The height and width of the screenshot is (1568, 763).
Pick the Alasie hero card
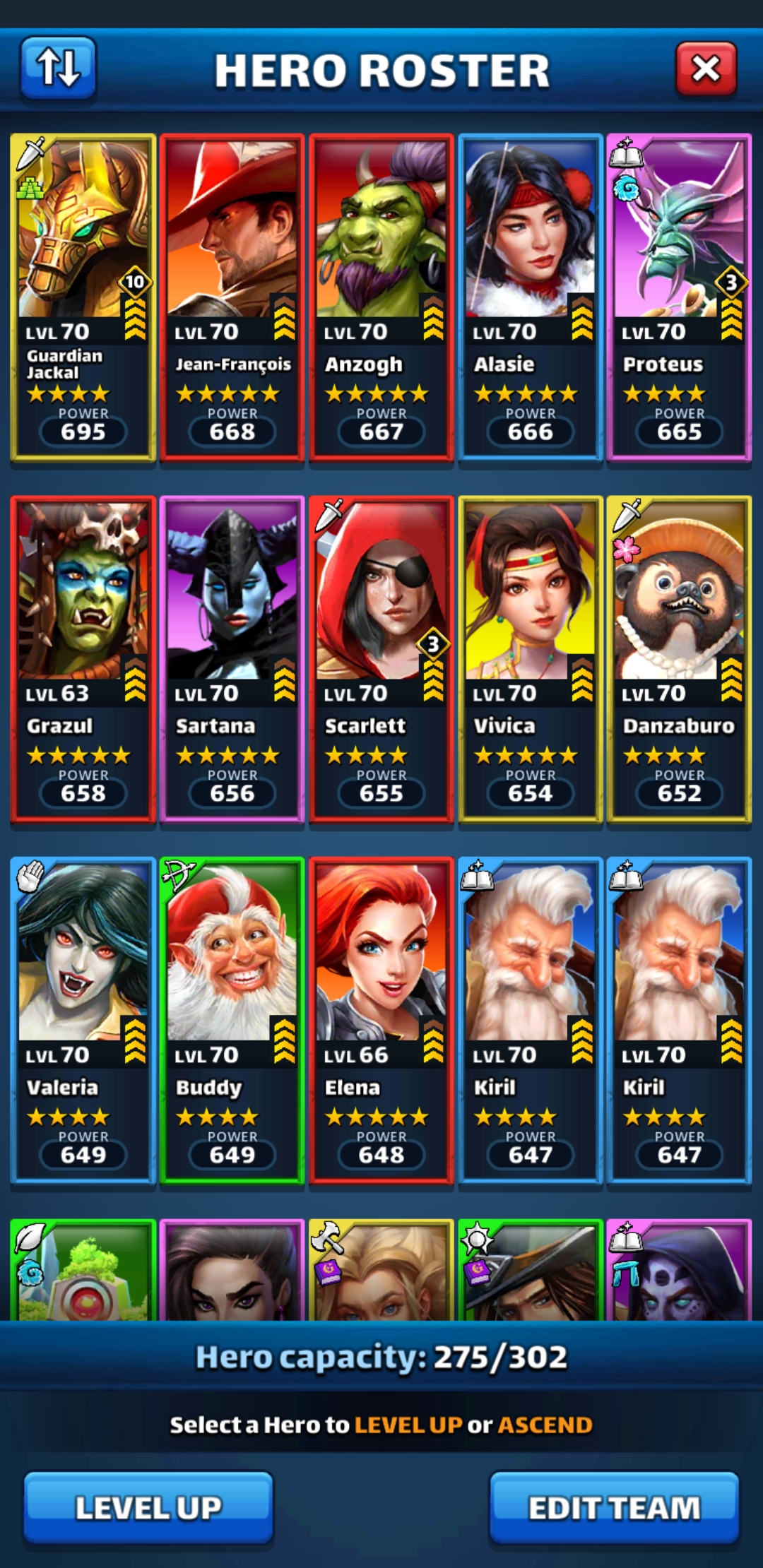[531, 297]
